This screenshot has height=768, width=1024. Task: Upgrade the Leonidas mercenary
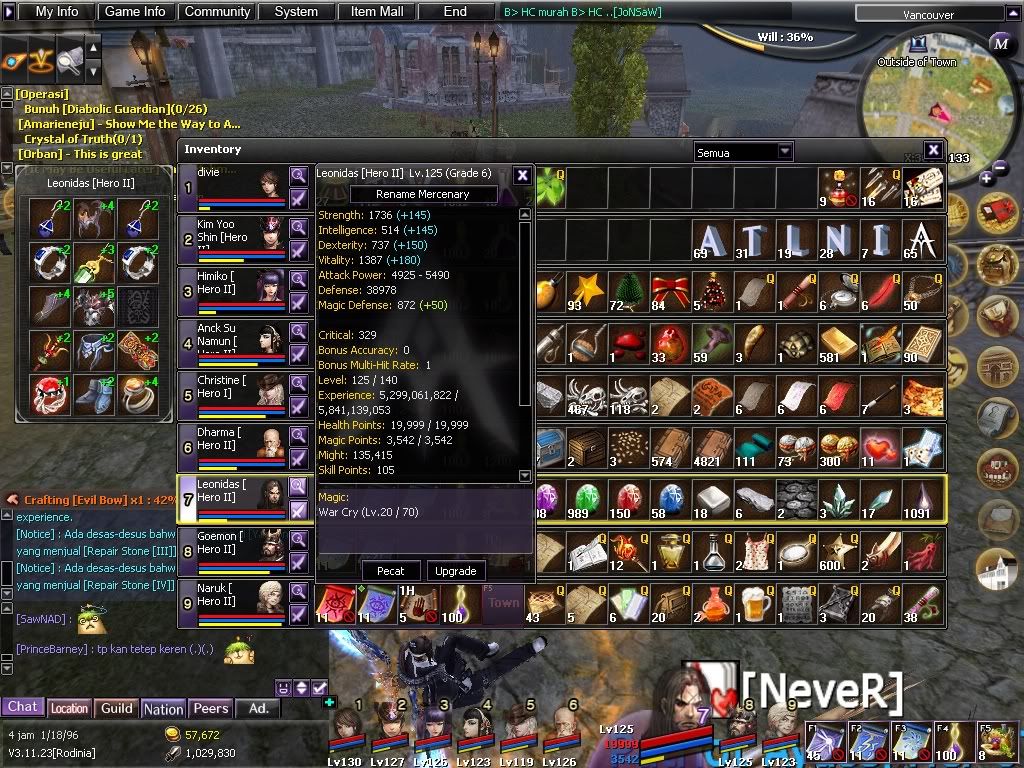pyautogui.click(x=456, y=571)
